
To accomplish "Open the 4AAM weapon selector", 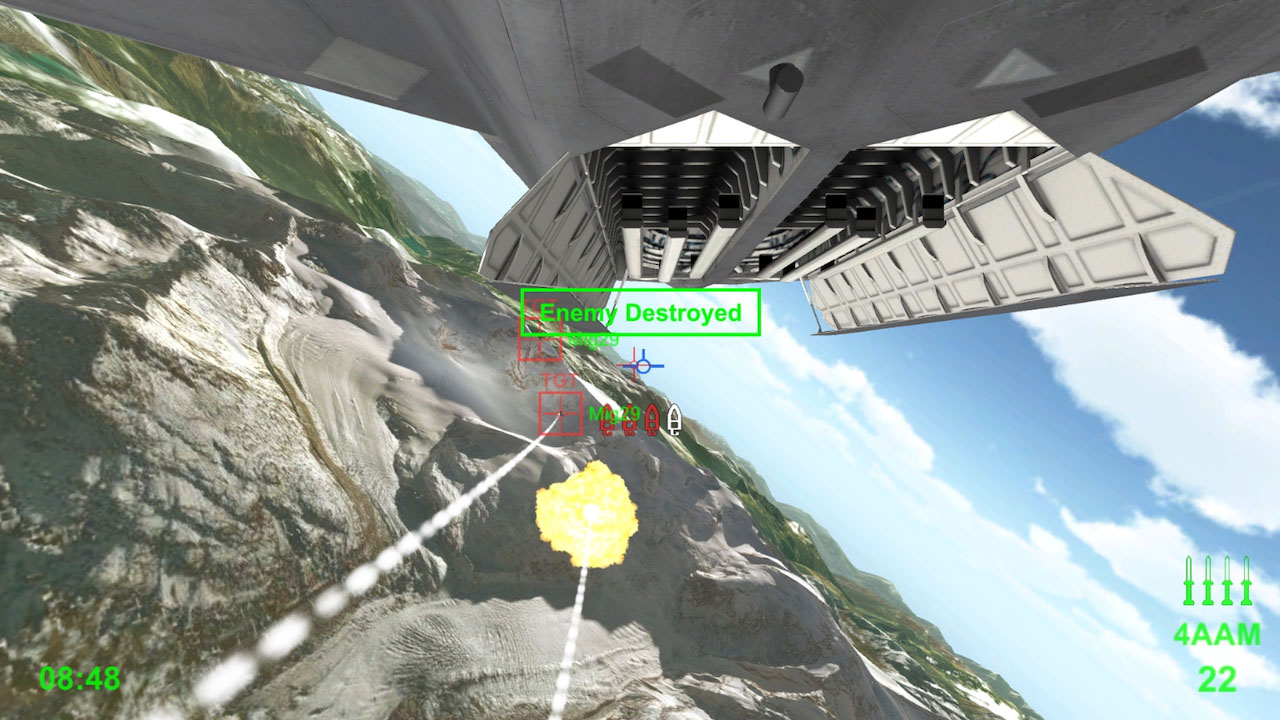I will [x=1216, y=634].
